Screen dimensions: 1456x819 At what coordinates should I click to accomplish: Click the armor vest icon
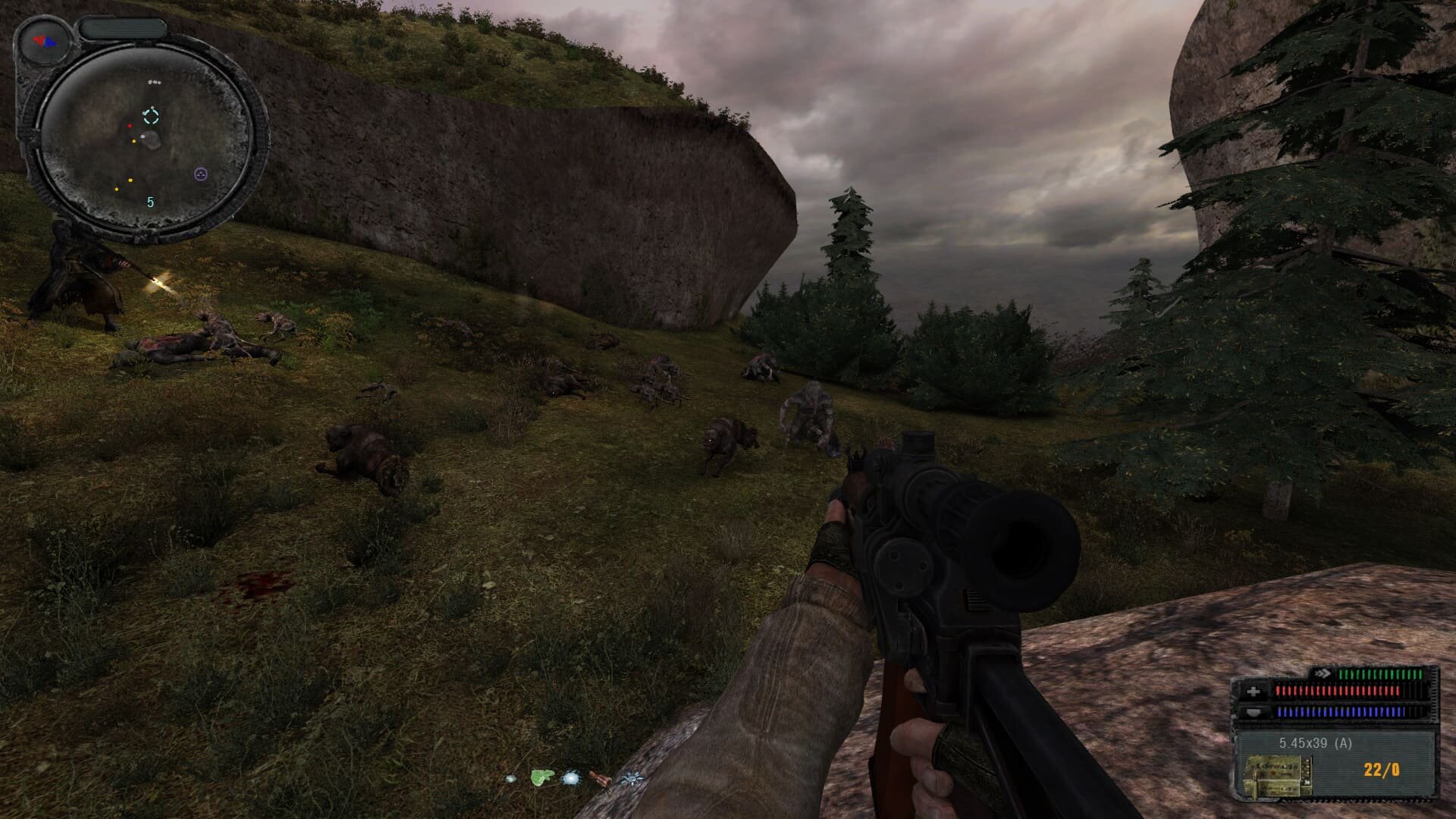[1253, 712]
